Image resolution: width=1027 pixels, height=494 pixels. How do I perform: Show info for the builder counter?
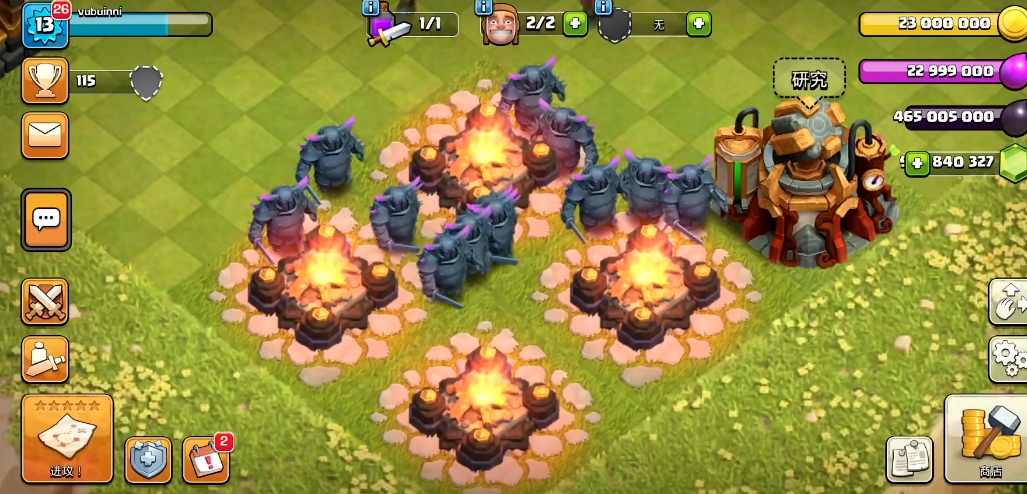485,7
